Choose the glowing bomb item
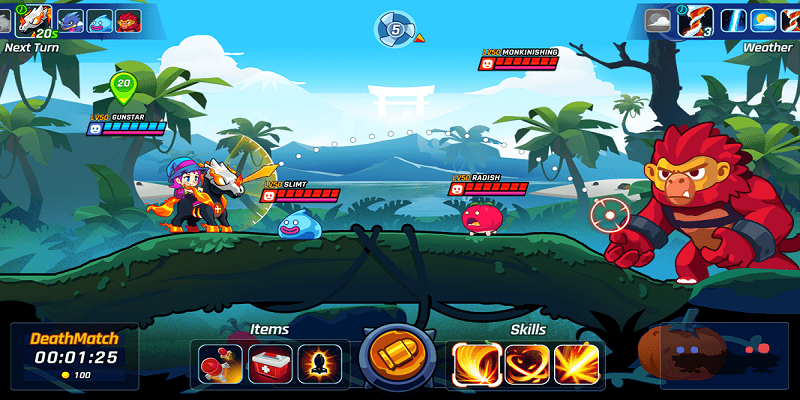Screen dimensions: 800x400 click(x=323, y=364)
